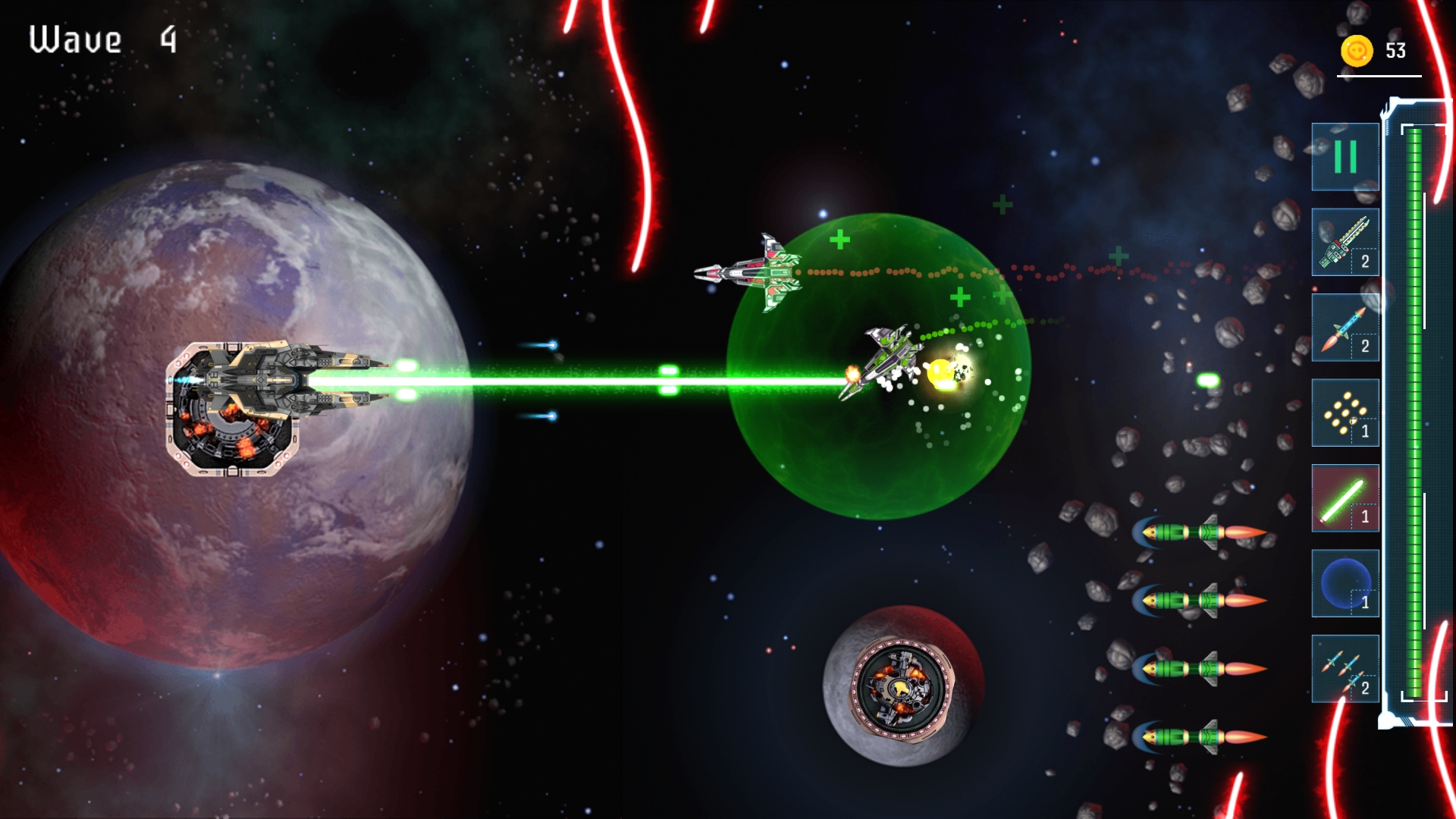
Task: Pause the game with the green pause button
Action: coord(1345,157)
